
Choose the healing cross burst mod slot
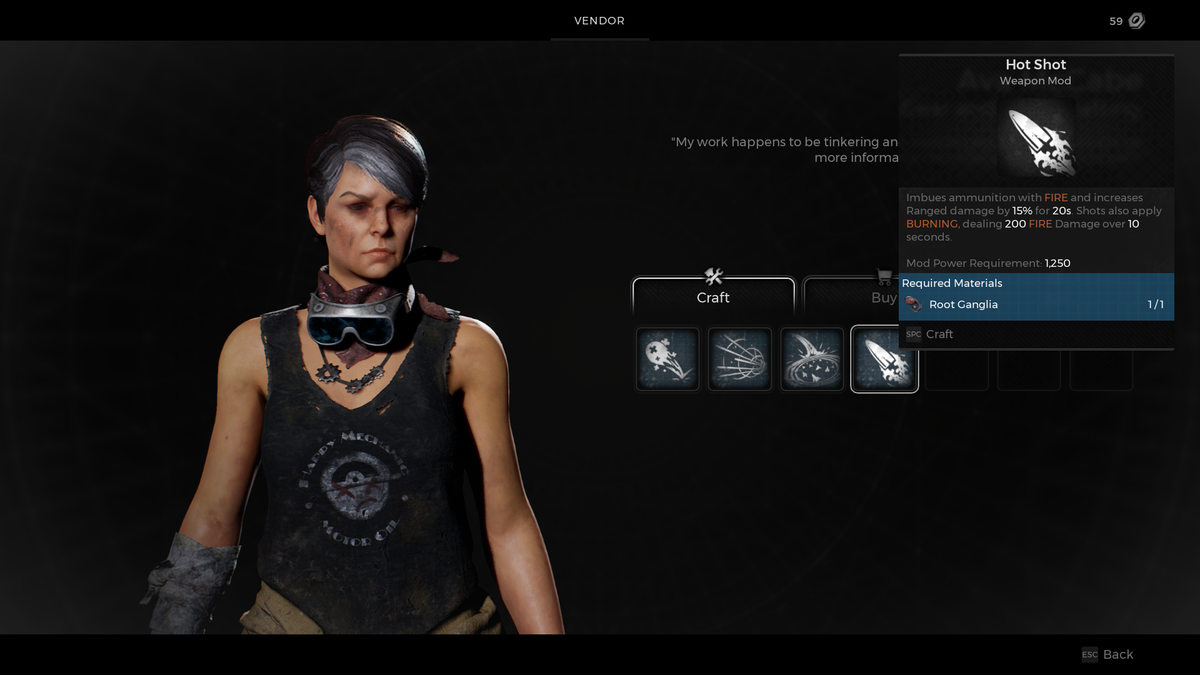point(668,359)
